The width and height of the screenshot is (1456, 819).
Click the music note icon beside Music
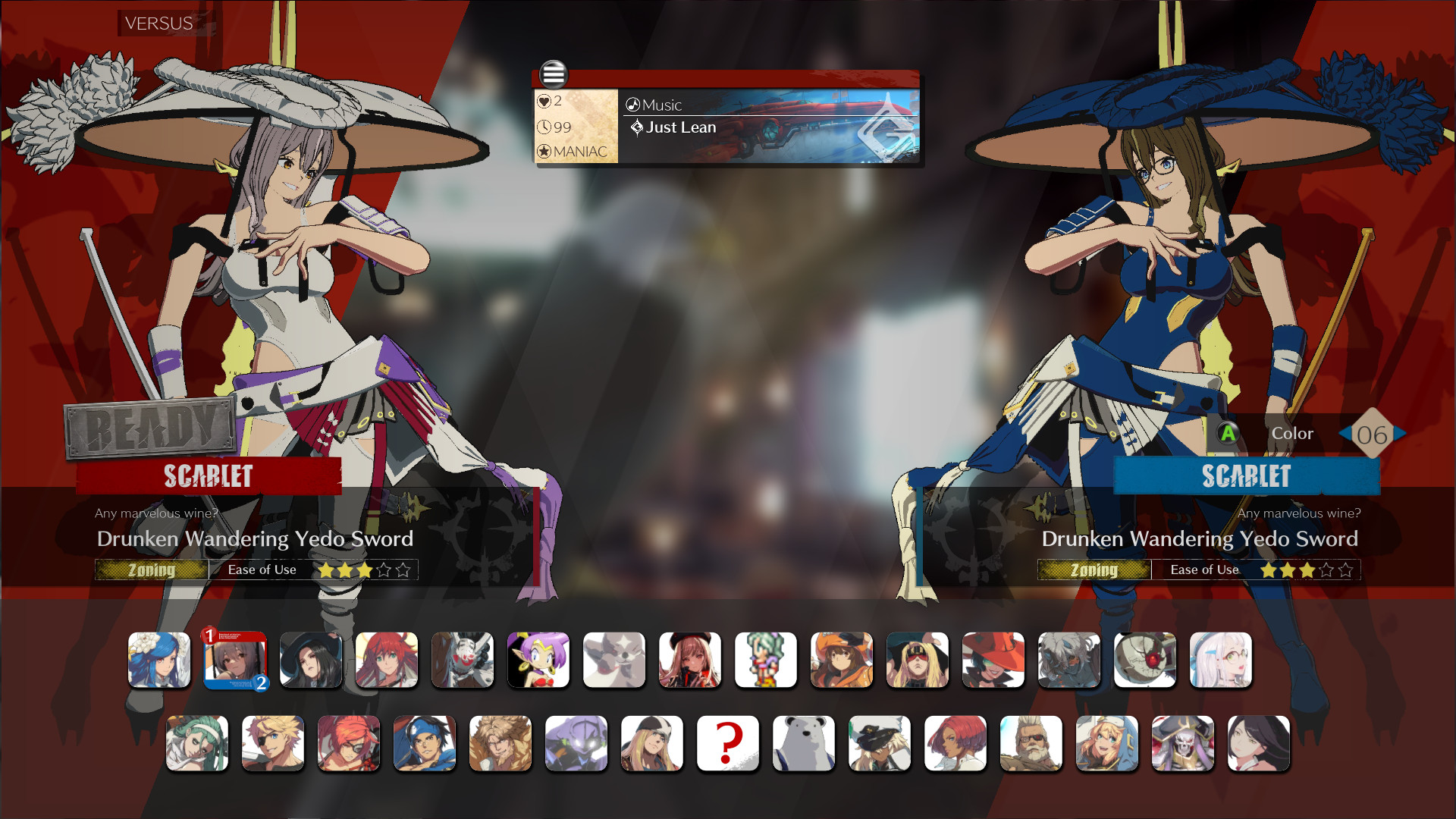[x=634, y=105]
